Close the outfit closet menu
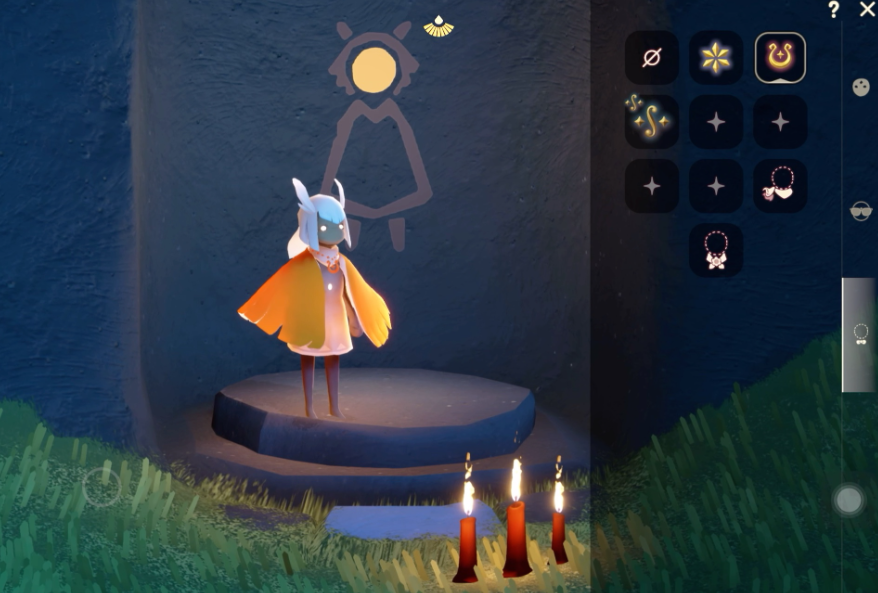The width and height of the screenshot is (878, 593). (x=866, y=9)
